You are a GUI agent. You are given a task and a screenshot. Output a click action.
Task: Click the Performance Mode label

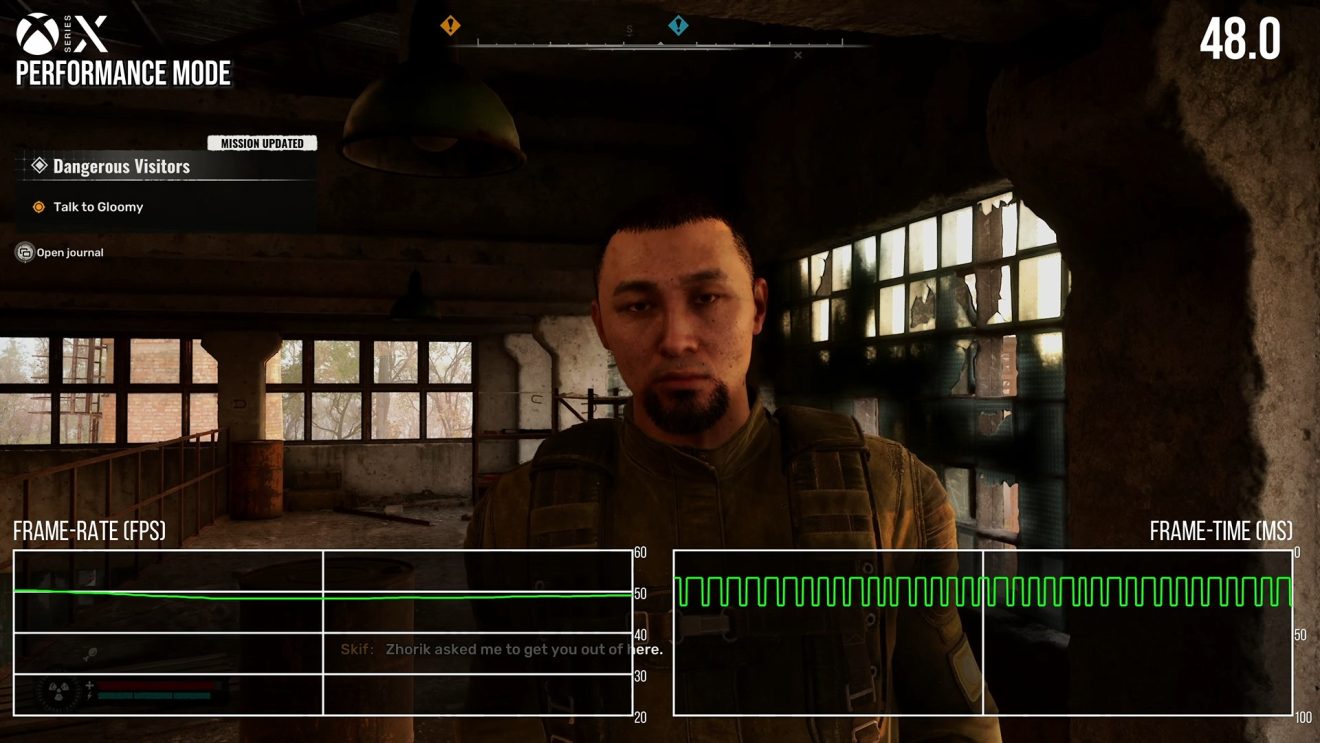coord(122,73)
